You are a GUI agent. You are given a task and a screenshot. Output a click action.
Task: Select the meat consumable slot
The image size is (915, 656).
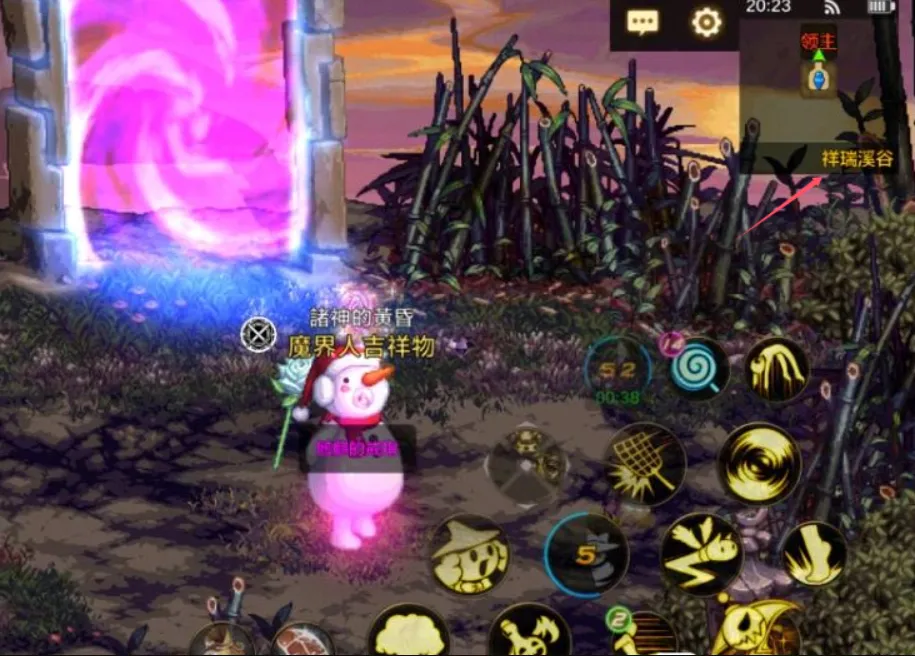[x=301, y=640]
